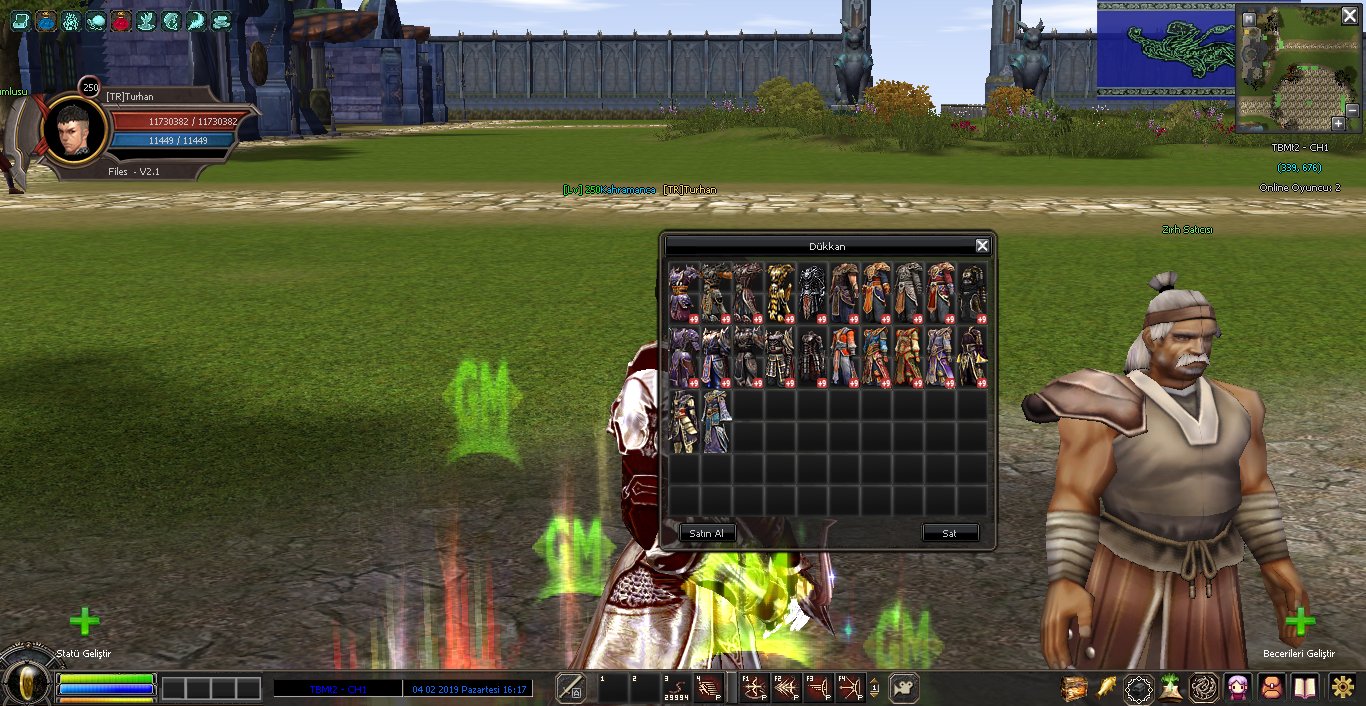The image size is (1366, 706).
Task: Activate the F4 bow skill slot
Action: (849, 688)
